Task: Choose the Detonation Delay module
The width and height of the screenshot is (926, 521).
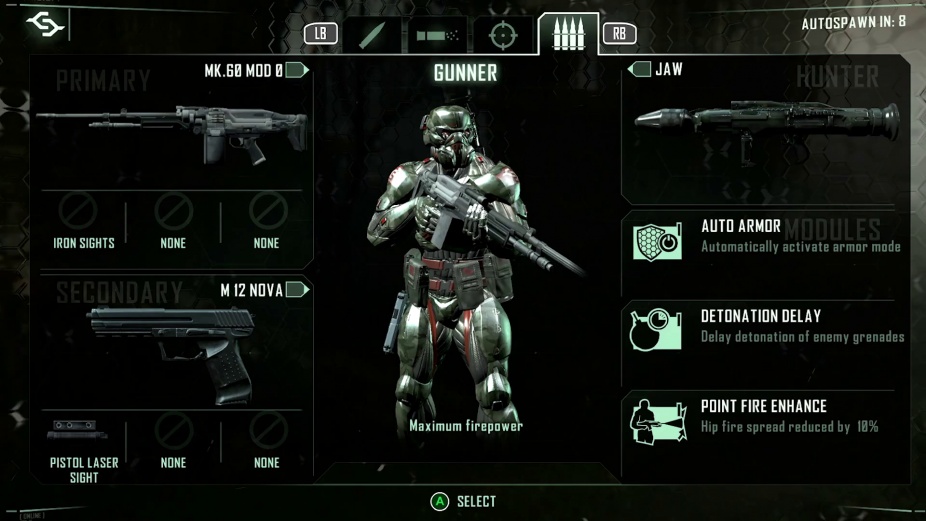Action: click(765, 327)
